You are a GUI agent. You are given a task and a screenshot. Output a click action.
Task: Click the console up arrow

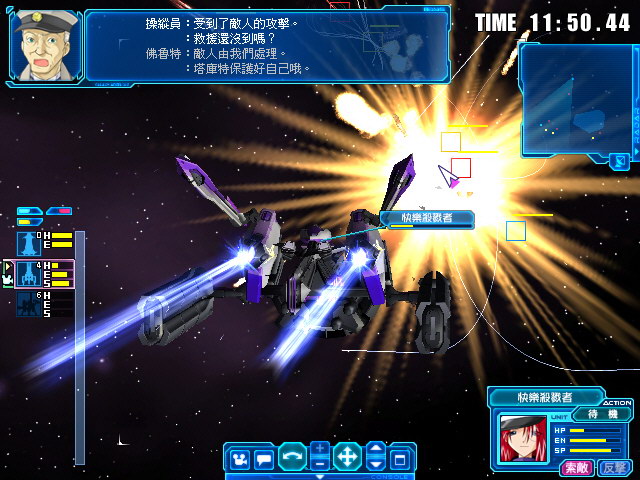point(375,450)
